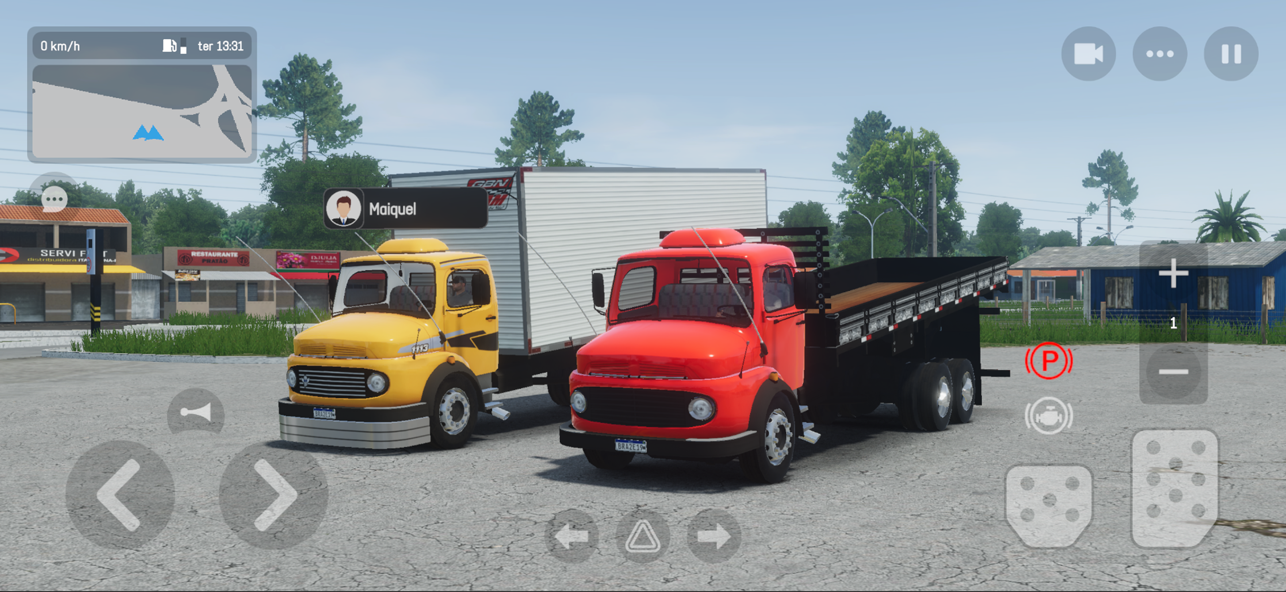Pause the game
1286x592 pixels.
pos(1231,54)
